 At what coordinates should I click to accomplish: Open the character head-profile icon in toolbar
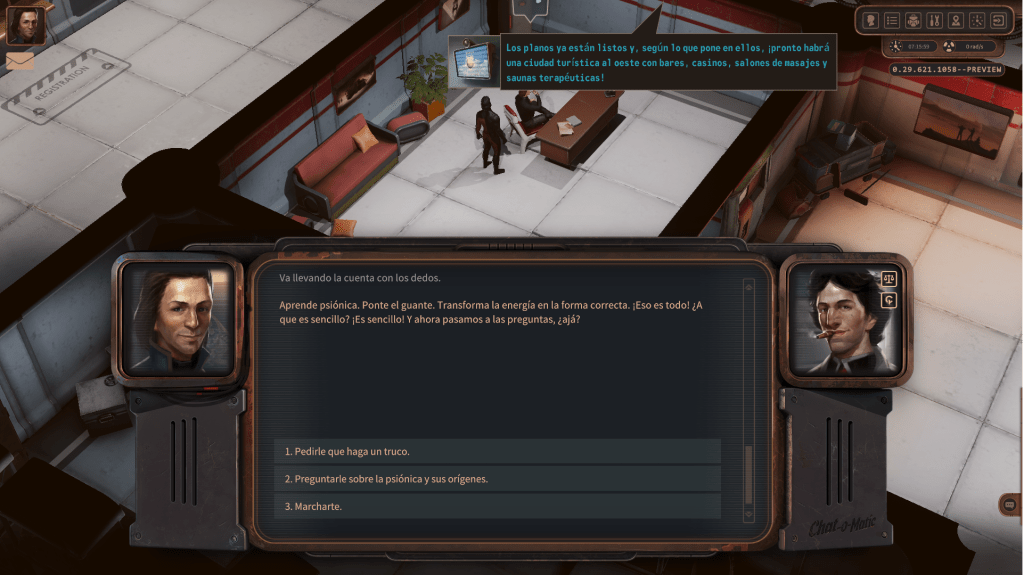pyautogui.click(x=871, y=20)
